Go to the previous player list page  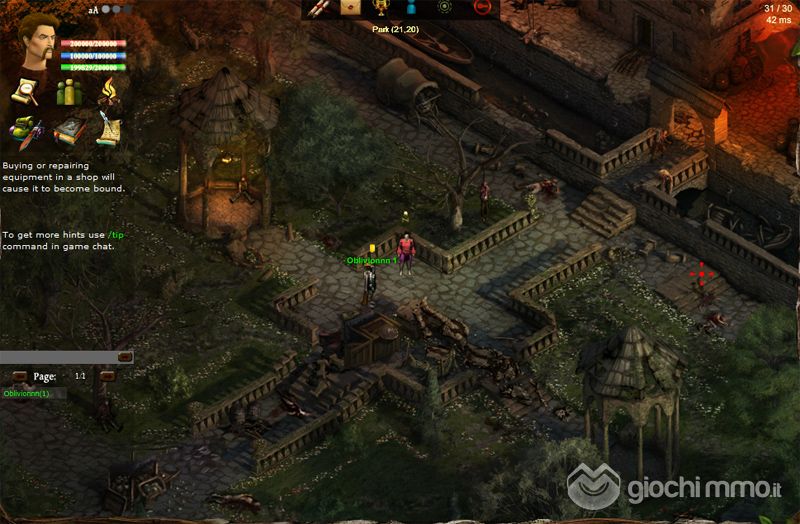pyautogui.click(x=18, y=376)
